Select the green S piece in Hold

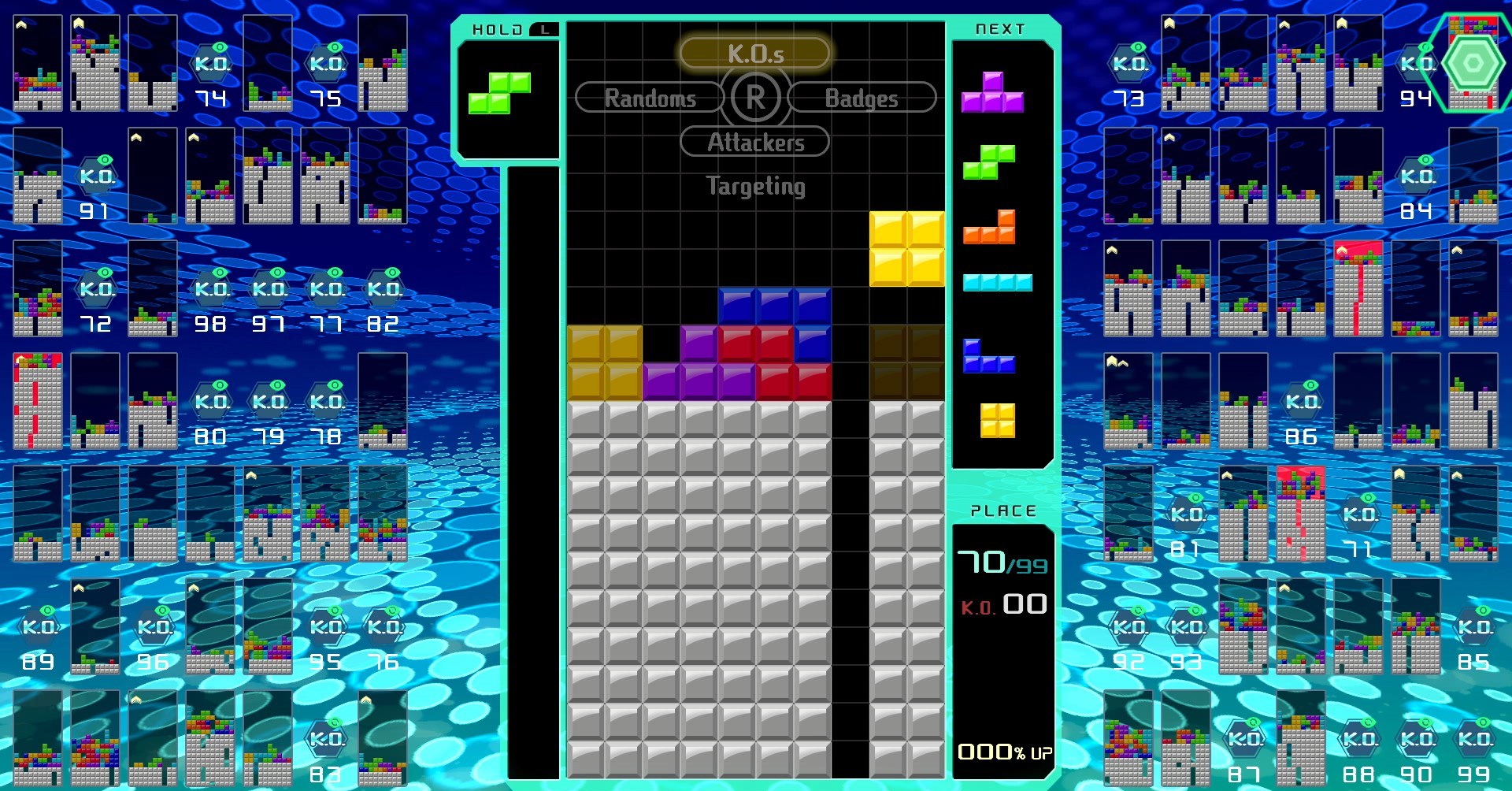coord(499,93)
